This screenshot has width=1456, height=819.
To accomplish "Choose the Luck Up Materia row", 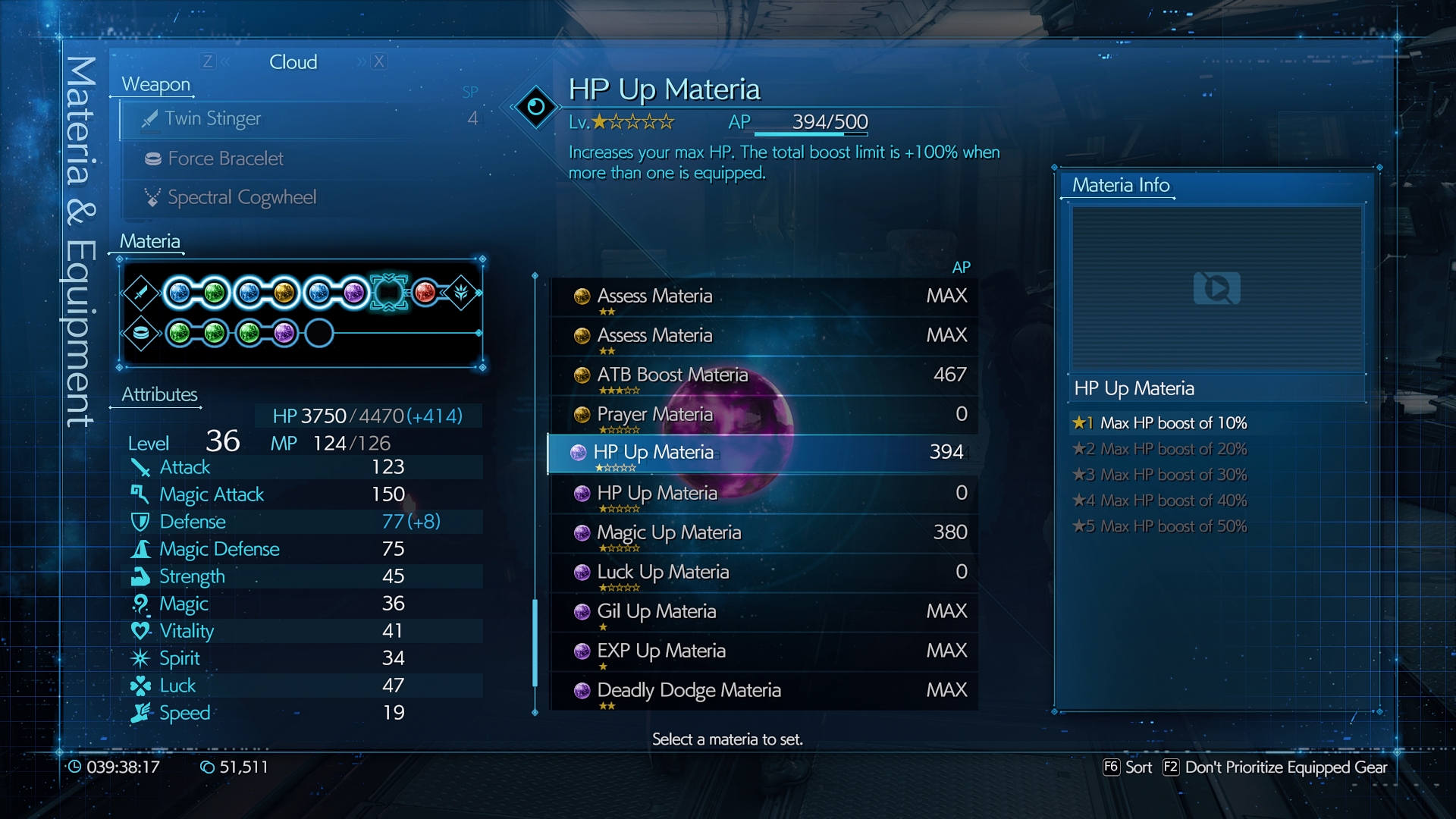I will (x=762, y=573).
